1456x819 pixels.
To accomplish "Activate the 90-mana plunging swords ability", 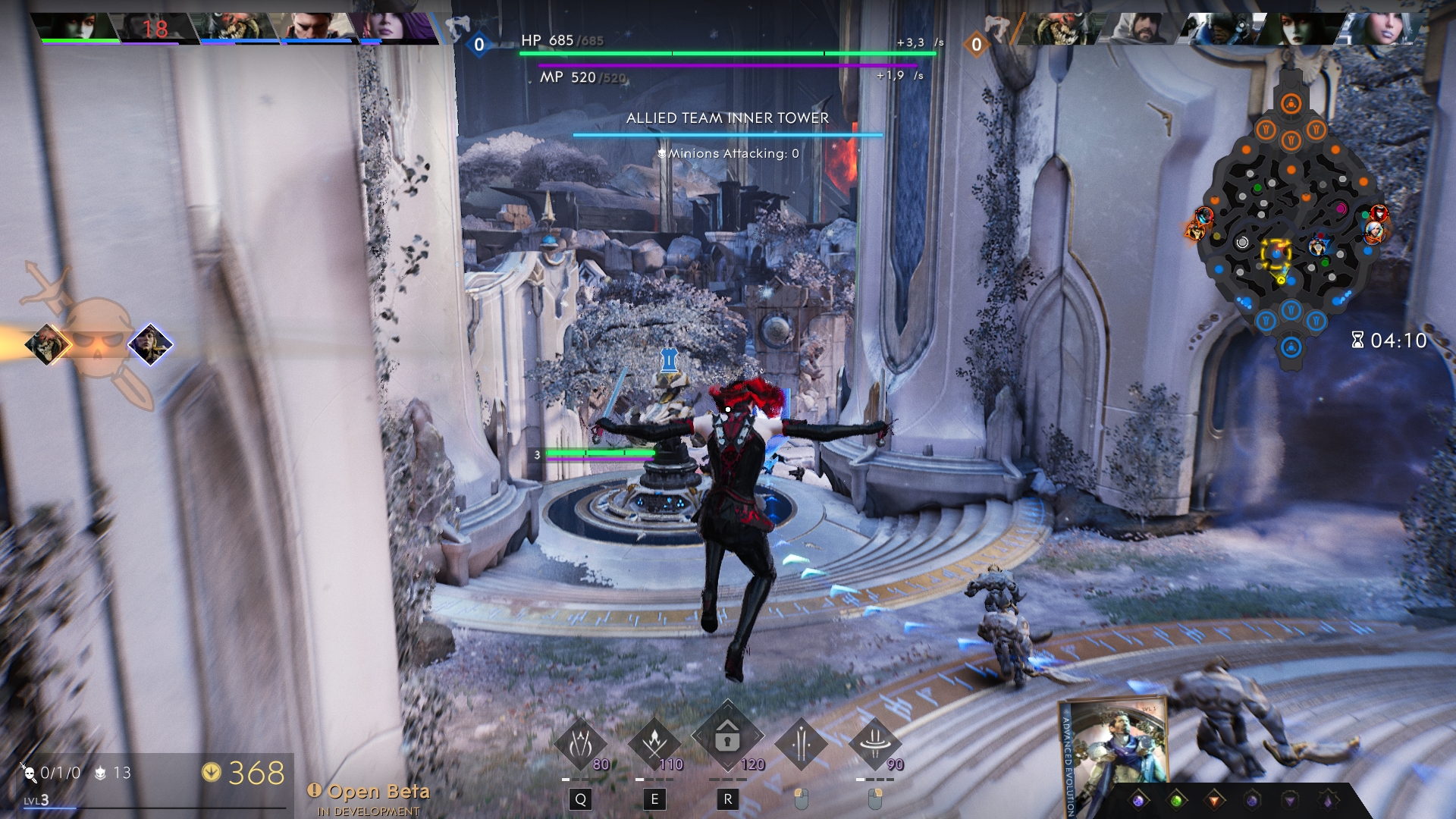I will click(x=874, y=744).
